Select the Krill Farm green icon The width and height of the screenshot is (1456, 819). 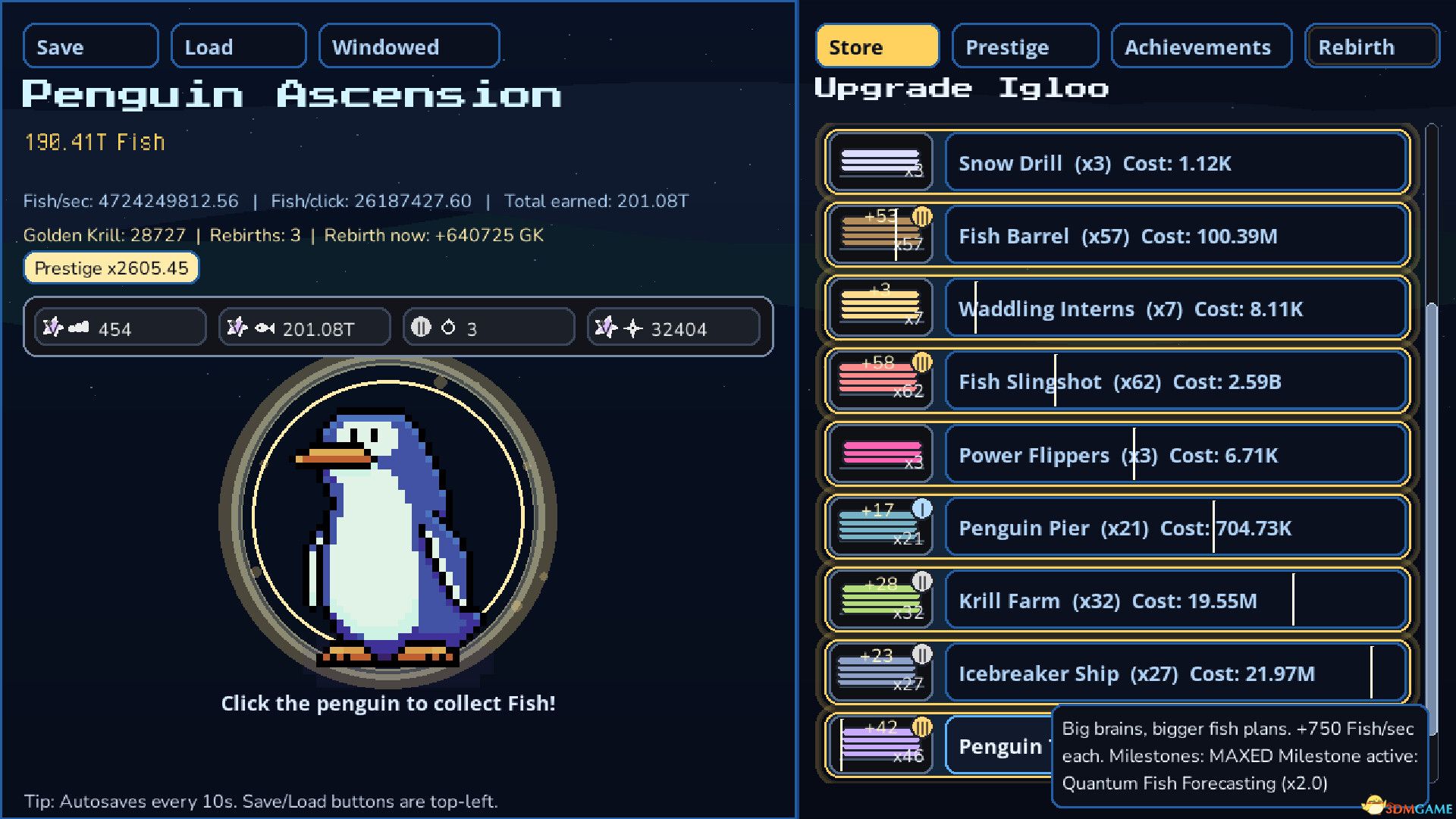(880, 600)
